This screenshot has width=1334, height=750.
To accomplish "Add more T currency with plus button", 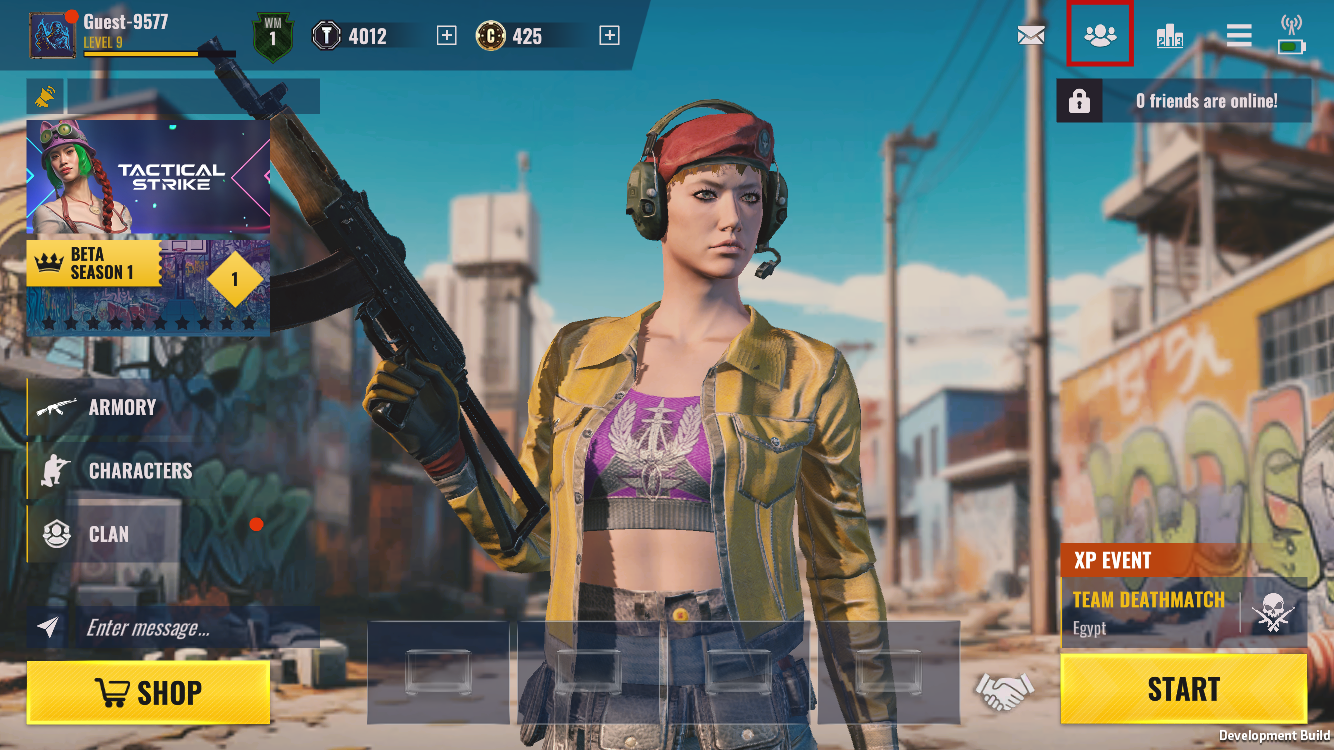I will coord(447,36).
